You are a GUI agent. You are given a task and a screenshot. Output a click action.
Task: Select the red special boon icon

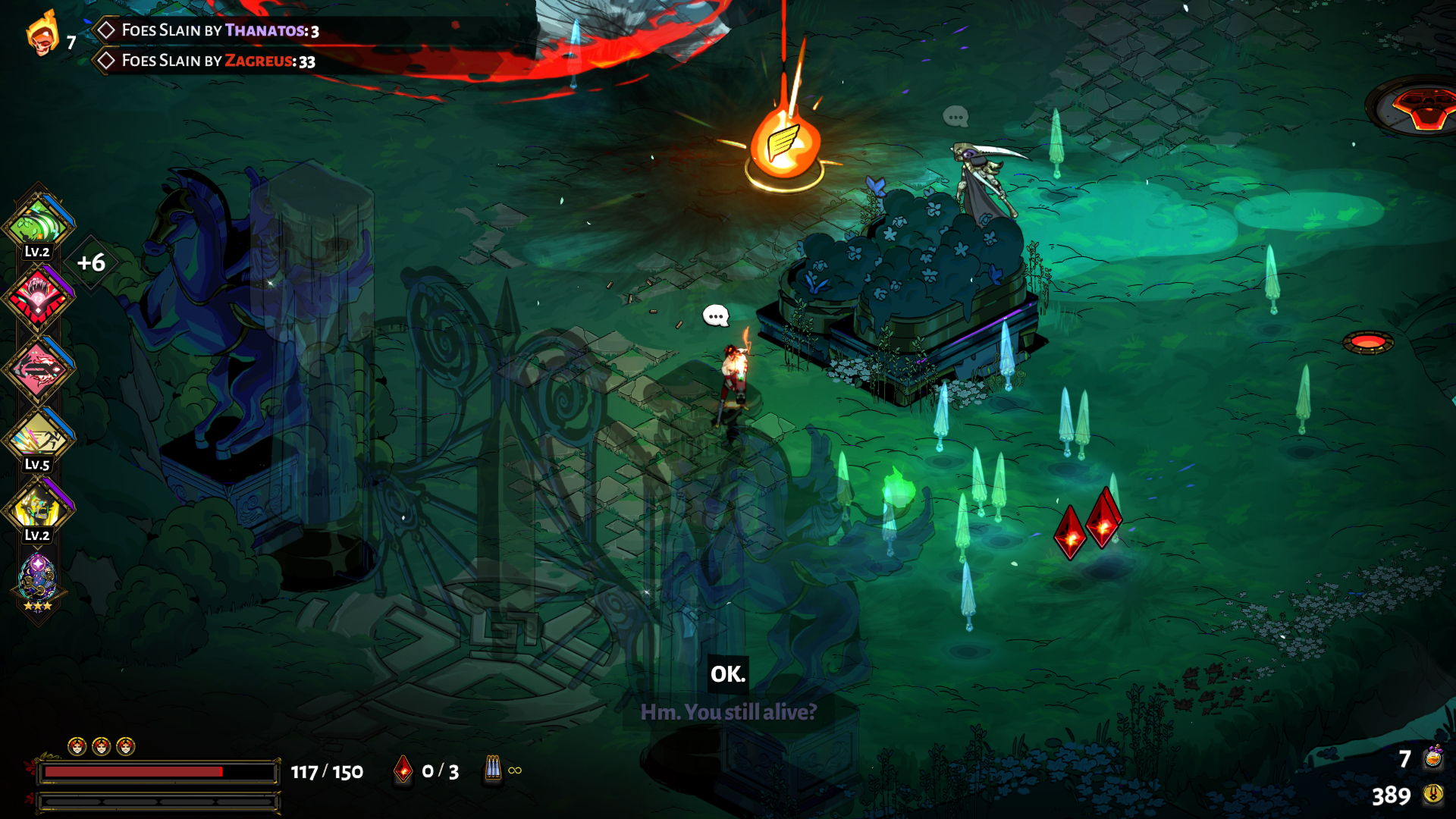point(38,297)
